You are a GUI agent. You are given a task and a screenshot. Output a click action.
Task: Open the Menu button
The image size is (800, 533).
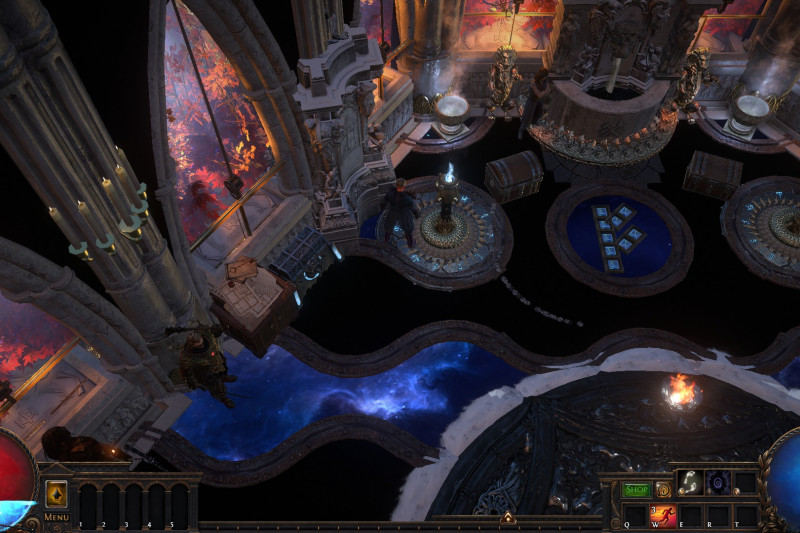point(56,517)
